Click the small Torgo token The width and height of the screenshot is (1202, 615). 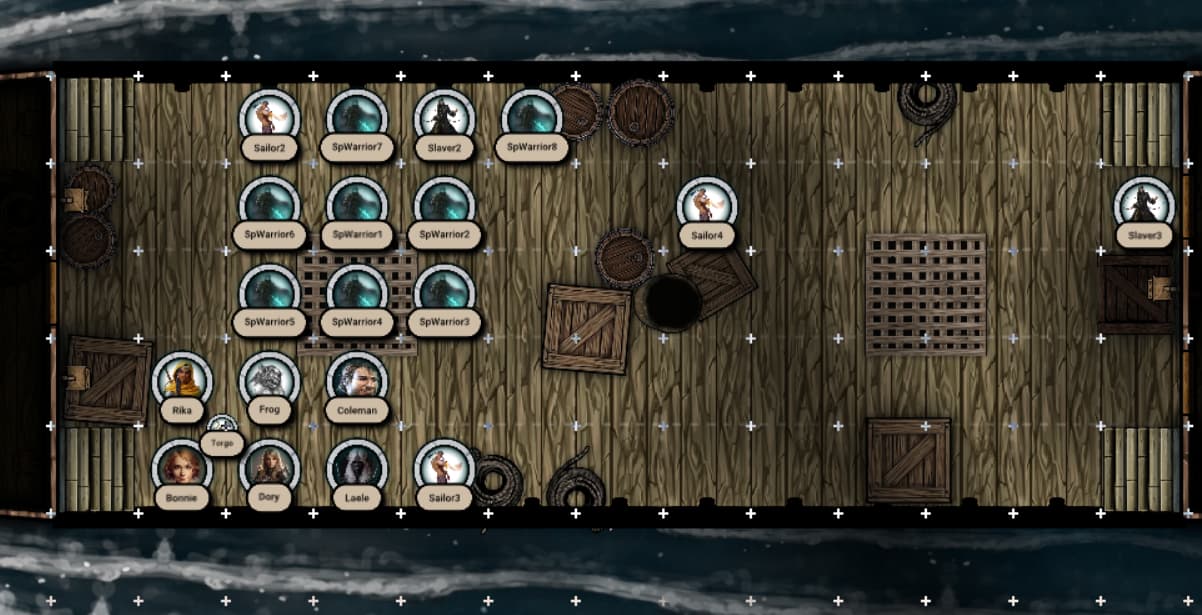(222, 426)
